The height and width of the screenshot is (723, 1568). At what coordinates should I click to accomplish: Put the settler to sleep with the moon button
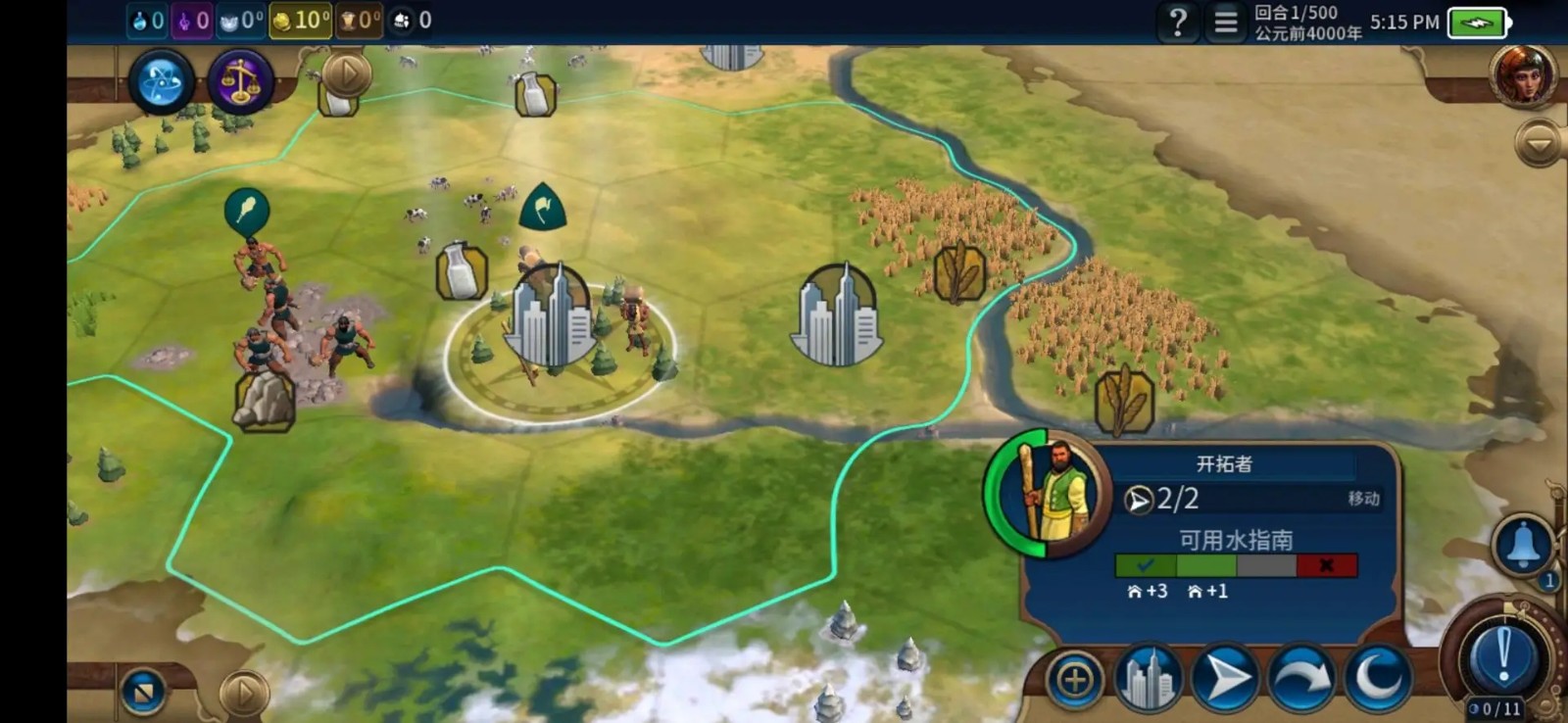[1378, 678]
